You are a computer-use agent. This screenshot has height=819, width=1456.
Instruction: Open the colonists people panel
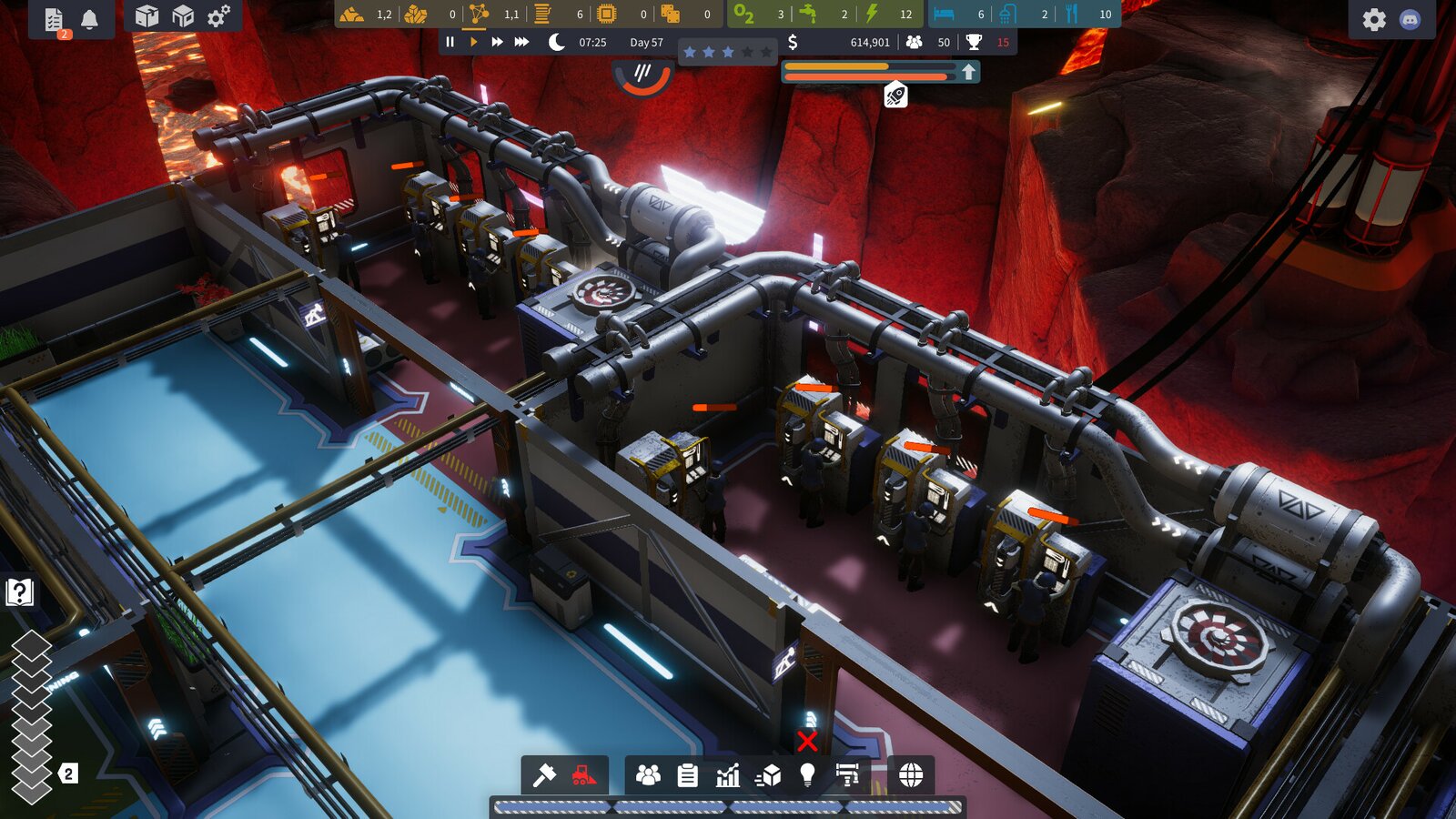[x=648, y=774]
